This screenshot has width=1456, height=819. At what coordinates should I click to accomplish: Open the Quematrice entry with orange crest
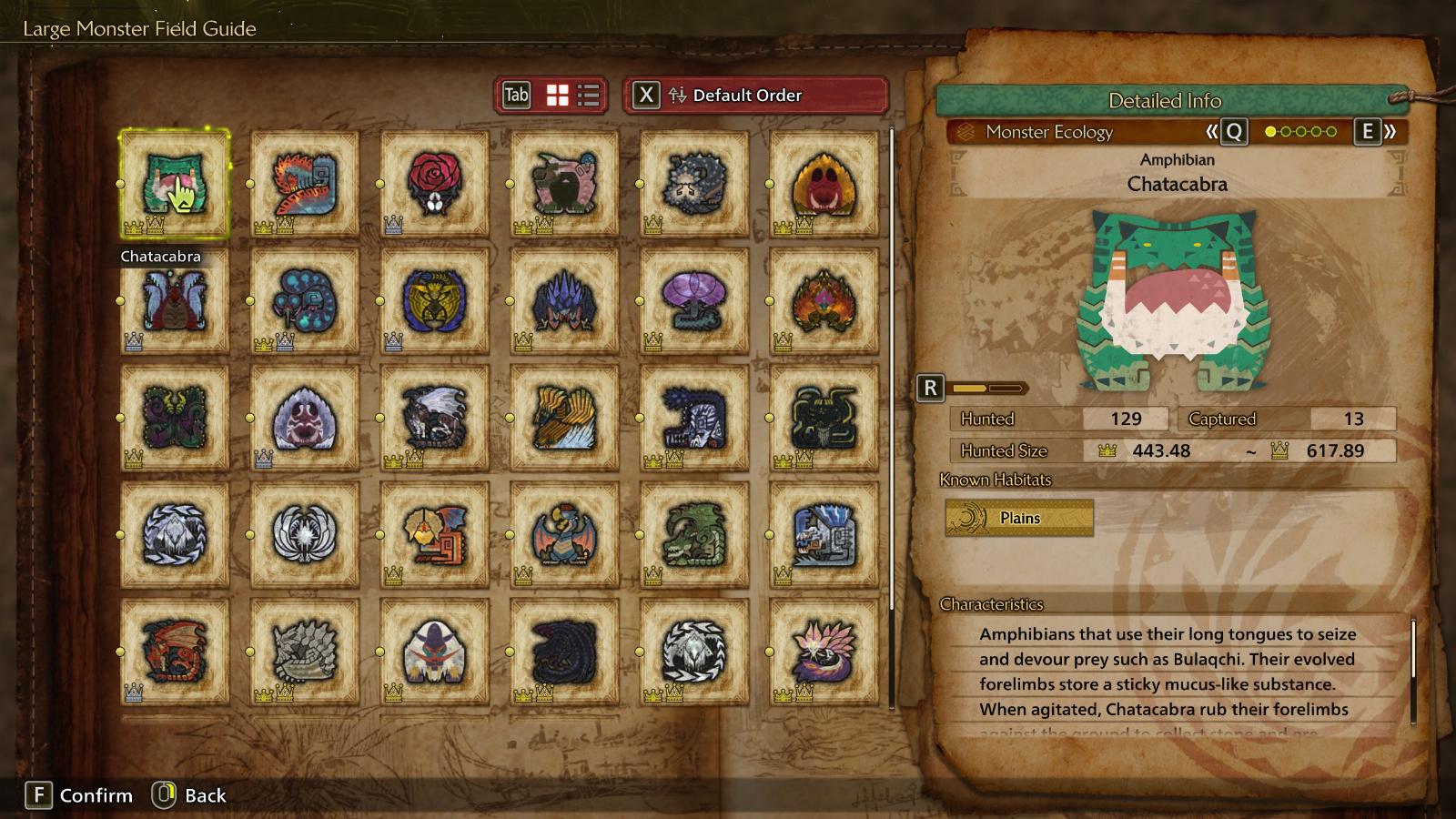(x=304, y=184)
